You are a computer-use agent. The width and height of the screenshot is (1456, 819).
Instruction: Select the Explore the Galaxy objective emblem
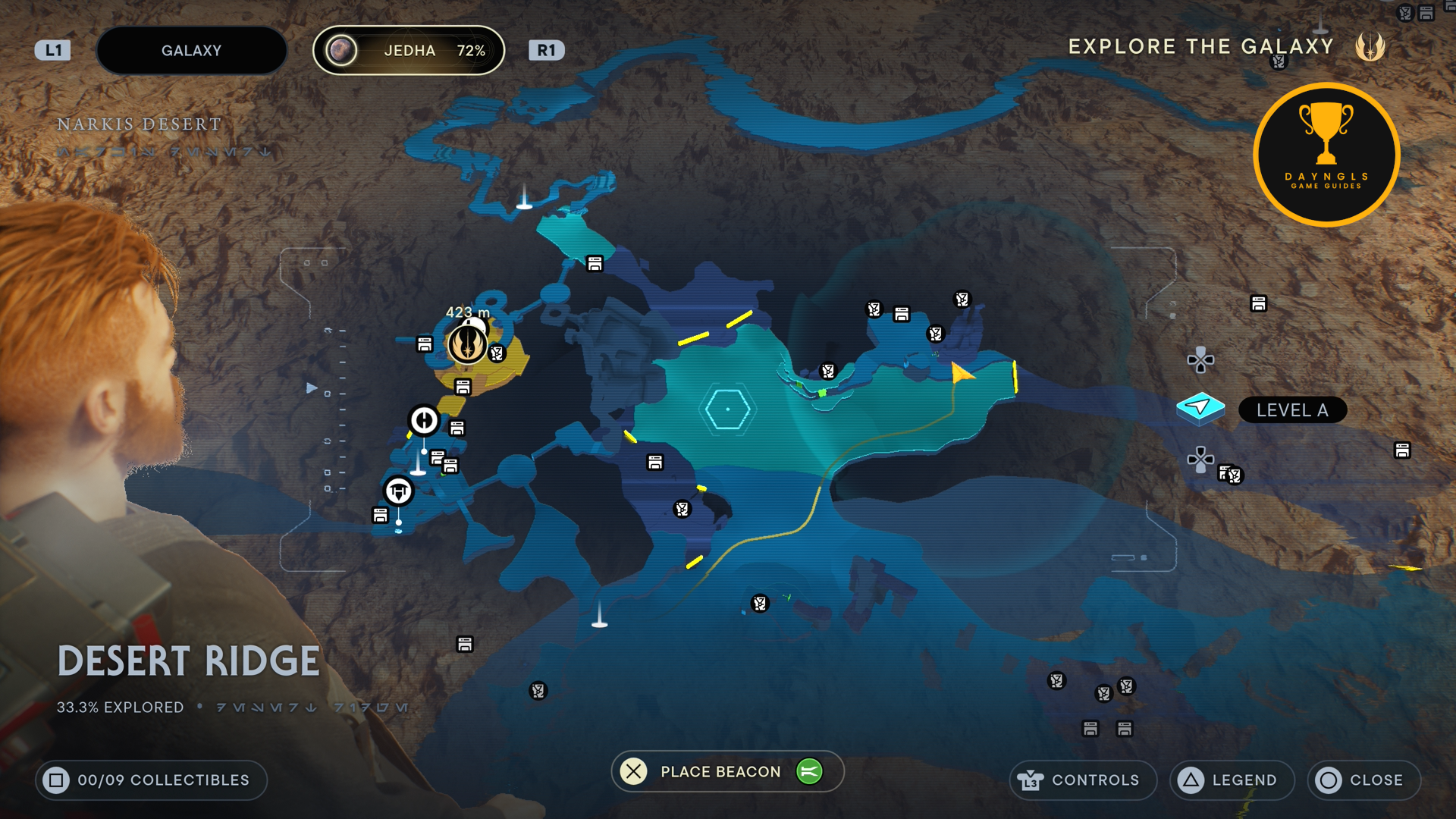(1370, 47)
